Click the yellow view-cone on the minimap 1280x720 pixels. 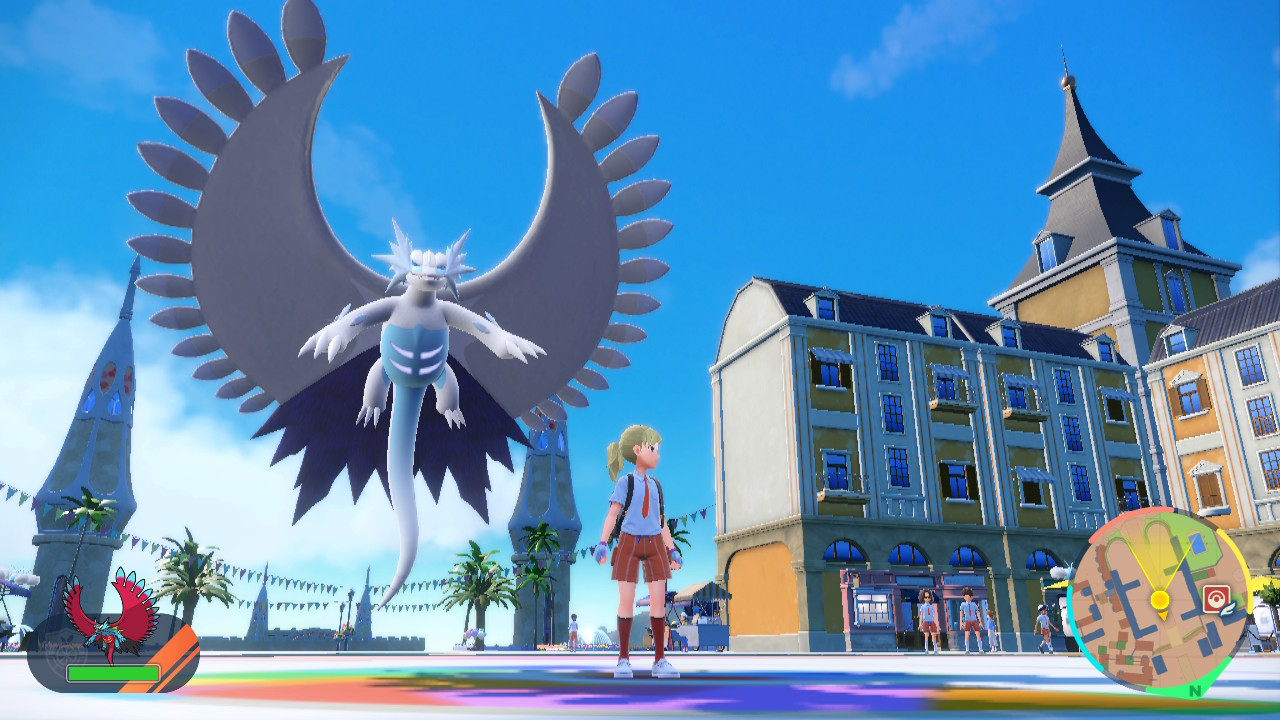coord(1162,562)
